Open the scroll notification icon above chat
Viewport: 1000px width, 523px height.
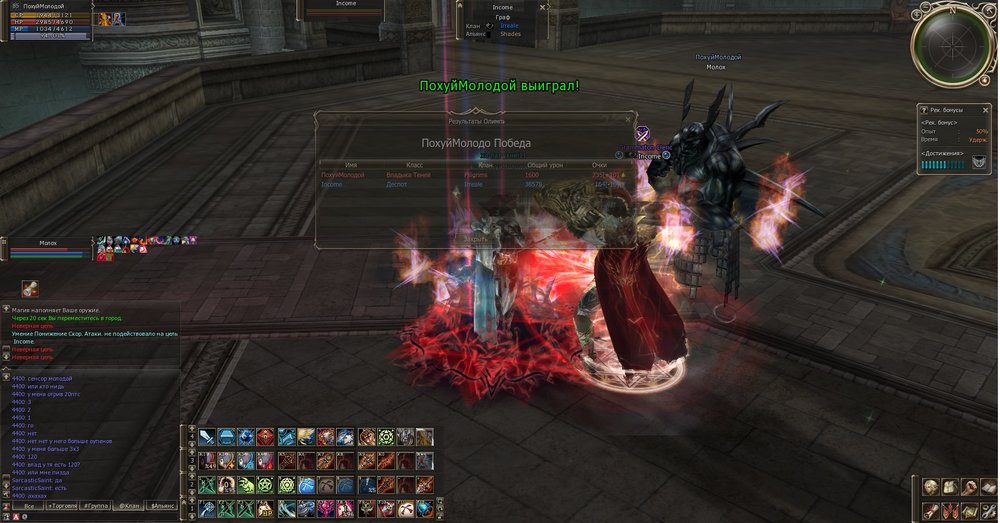click(x=31, y=288)
